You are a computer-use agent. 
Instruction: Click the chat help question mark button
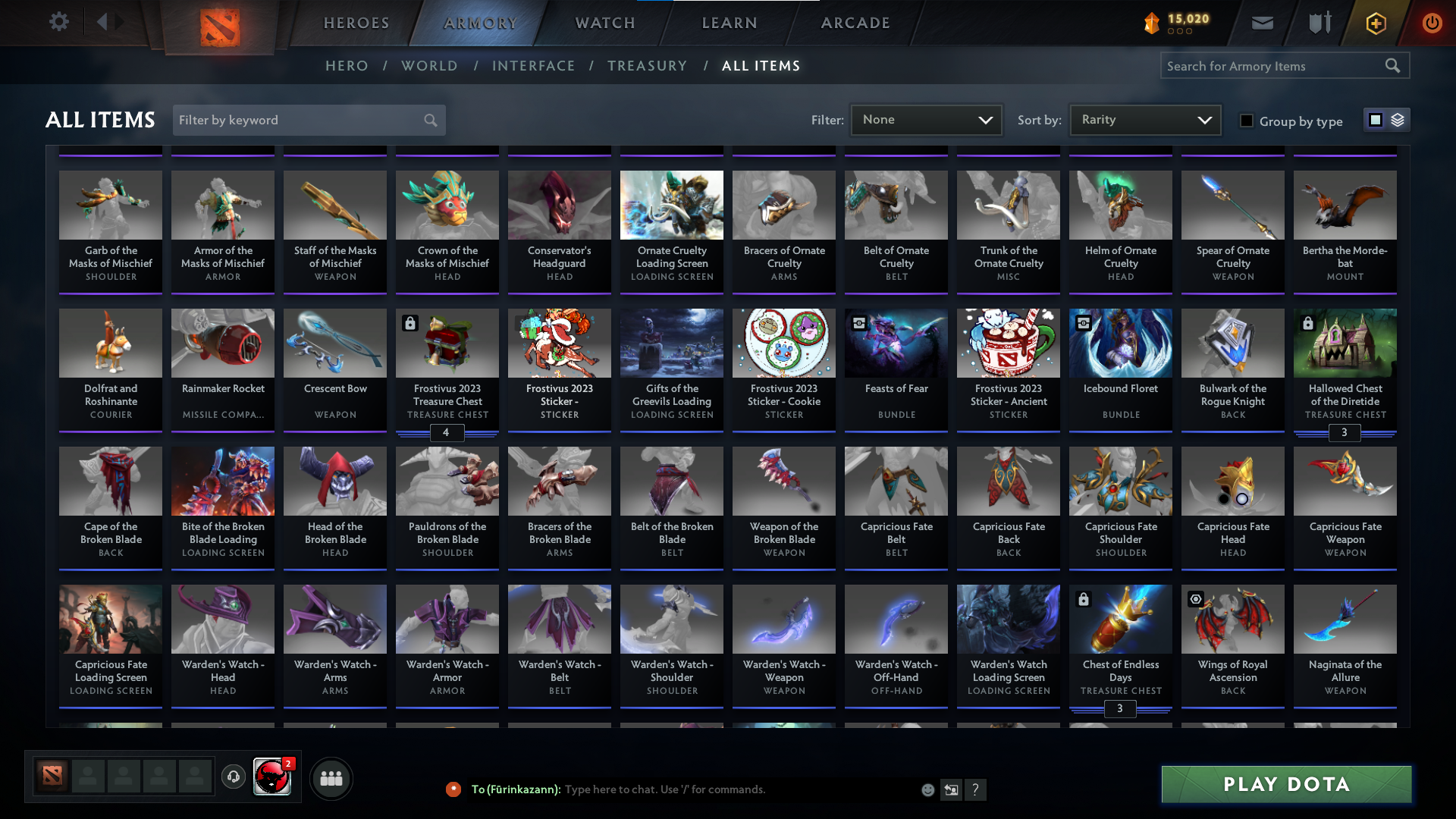tap(977, 789)
